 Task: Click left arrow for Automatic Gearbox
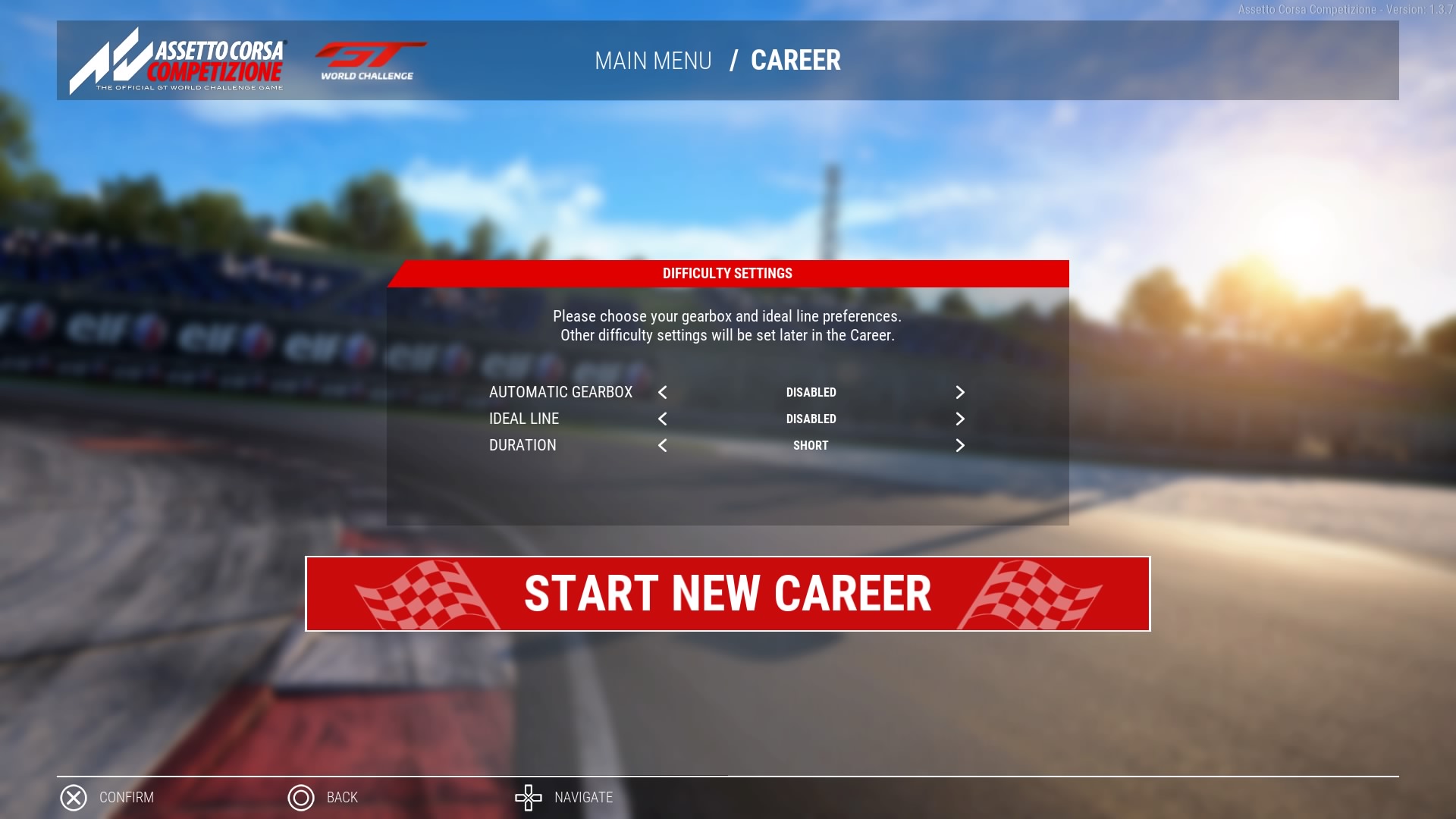663,392
